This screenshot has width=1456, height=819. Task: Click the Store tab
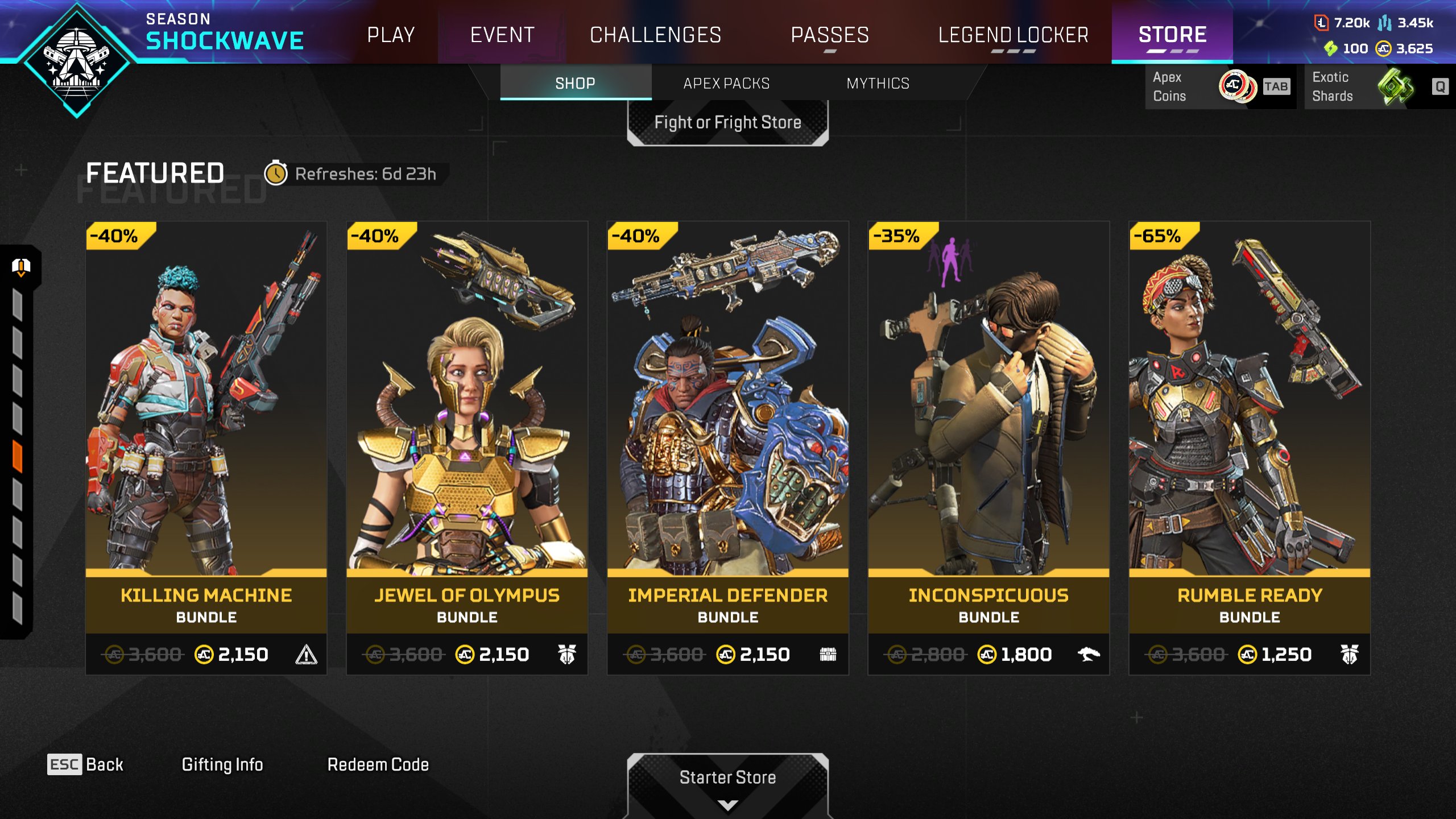coord(1172,35)
